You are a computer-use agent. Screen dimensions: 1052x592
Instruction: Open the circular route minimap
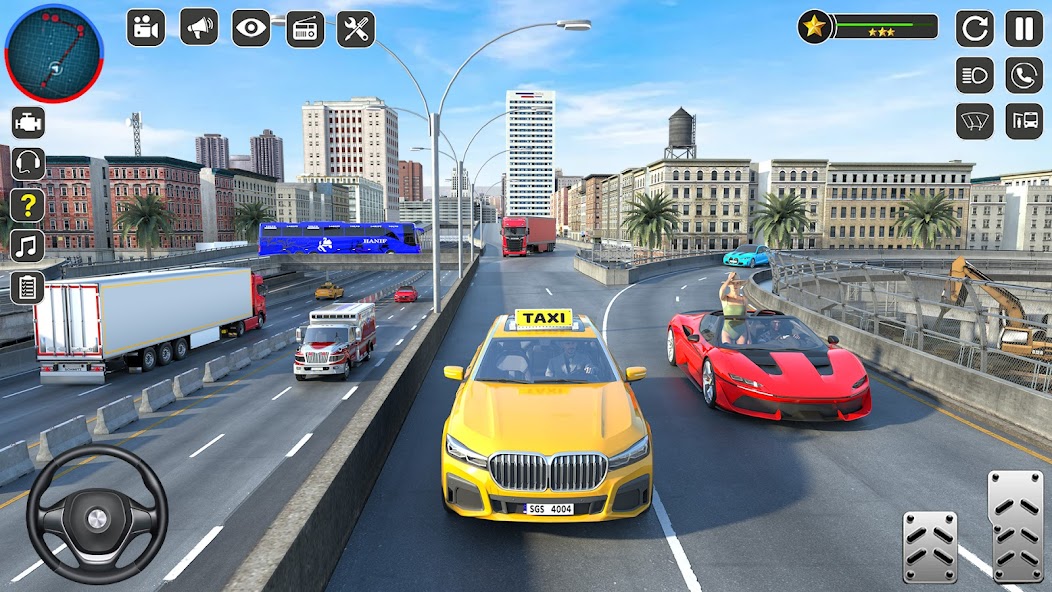click(x=54, y=53)
